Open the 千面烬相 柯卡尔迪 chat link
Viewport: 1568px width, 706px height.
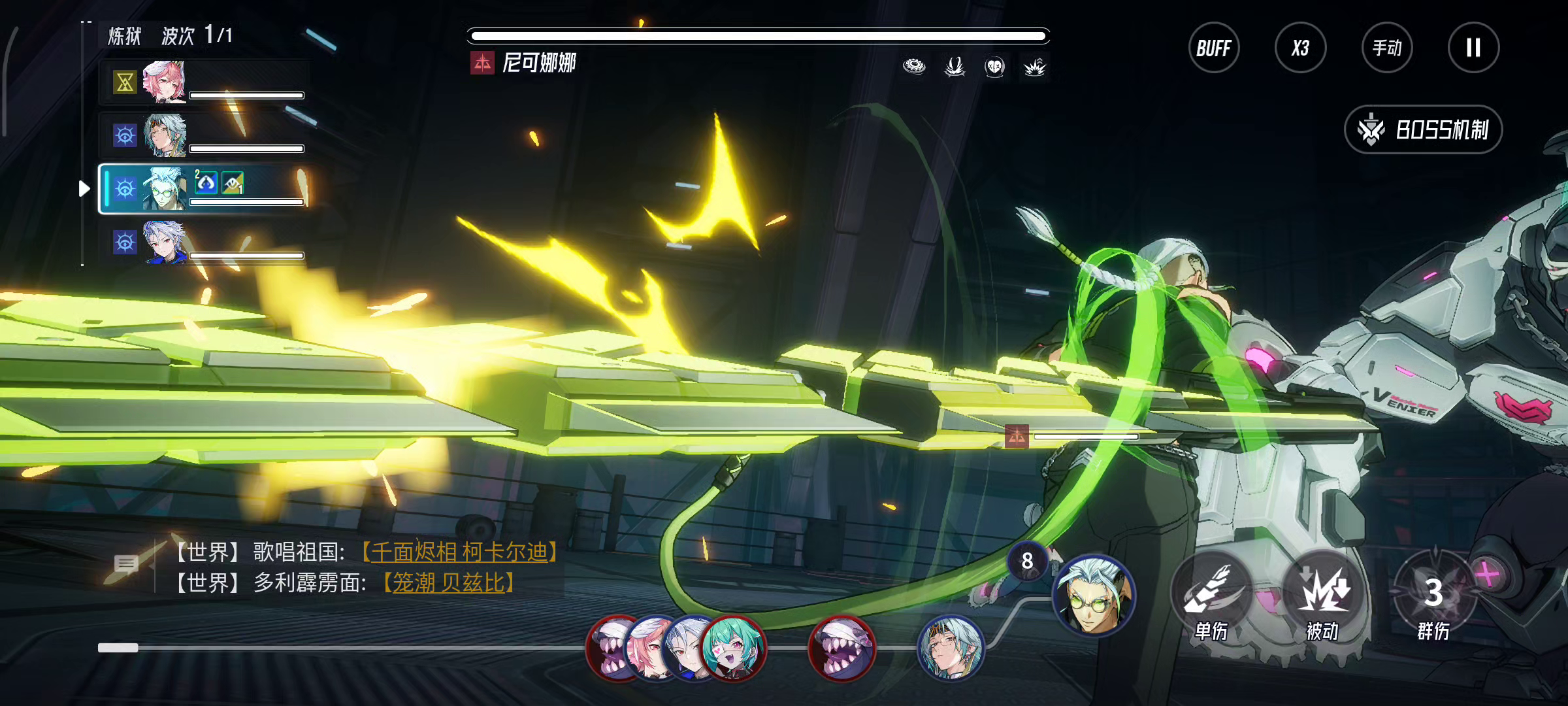pyautogui.click(x=459, y=552)
